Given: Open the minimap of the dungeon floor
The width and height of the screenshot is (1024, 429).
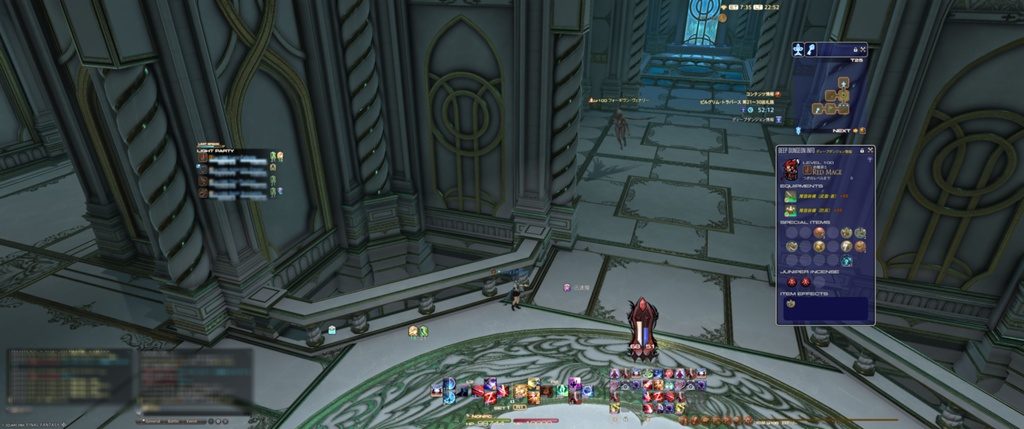Looking at the screenshot, I should click(x=835, y=95).
